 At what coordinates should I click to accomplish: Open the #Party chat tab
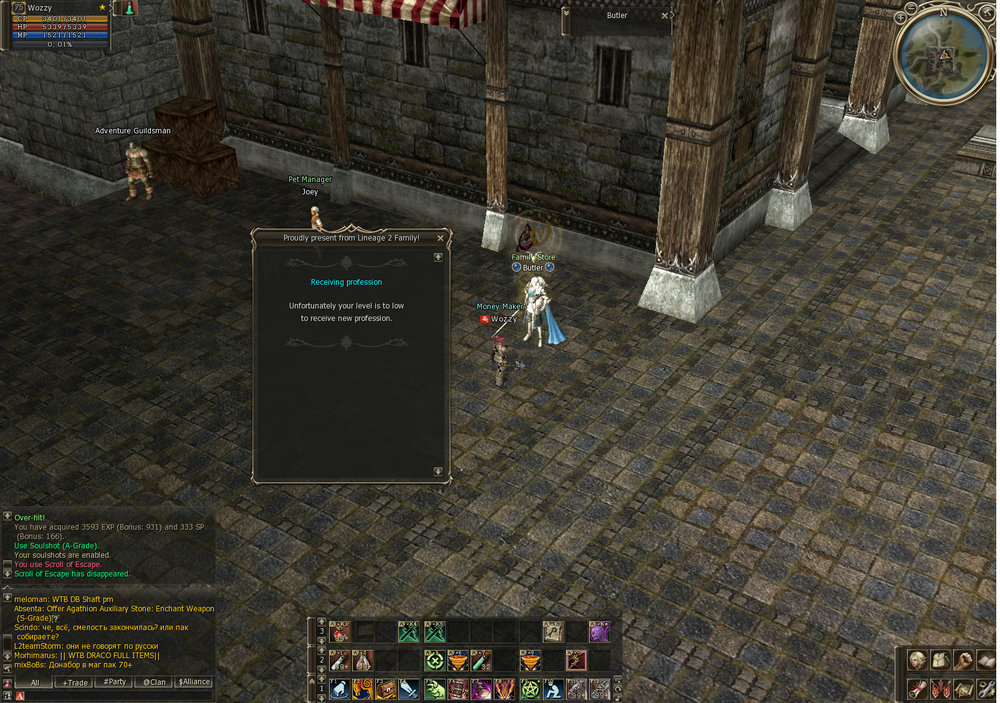115,682
